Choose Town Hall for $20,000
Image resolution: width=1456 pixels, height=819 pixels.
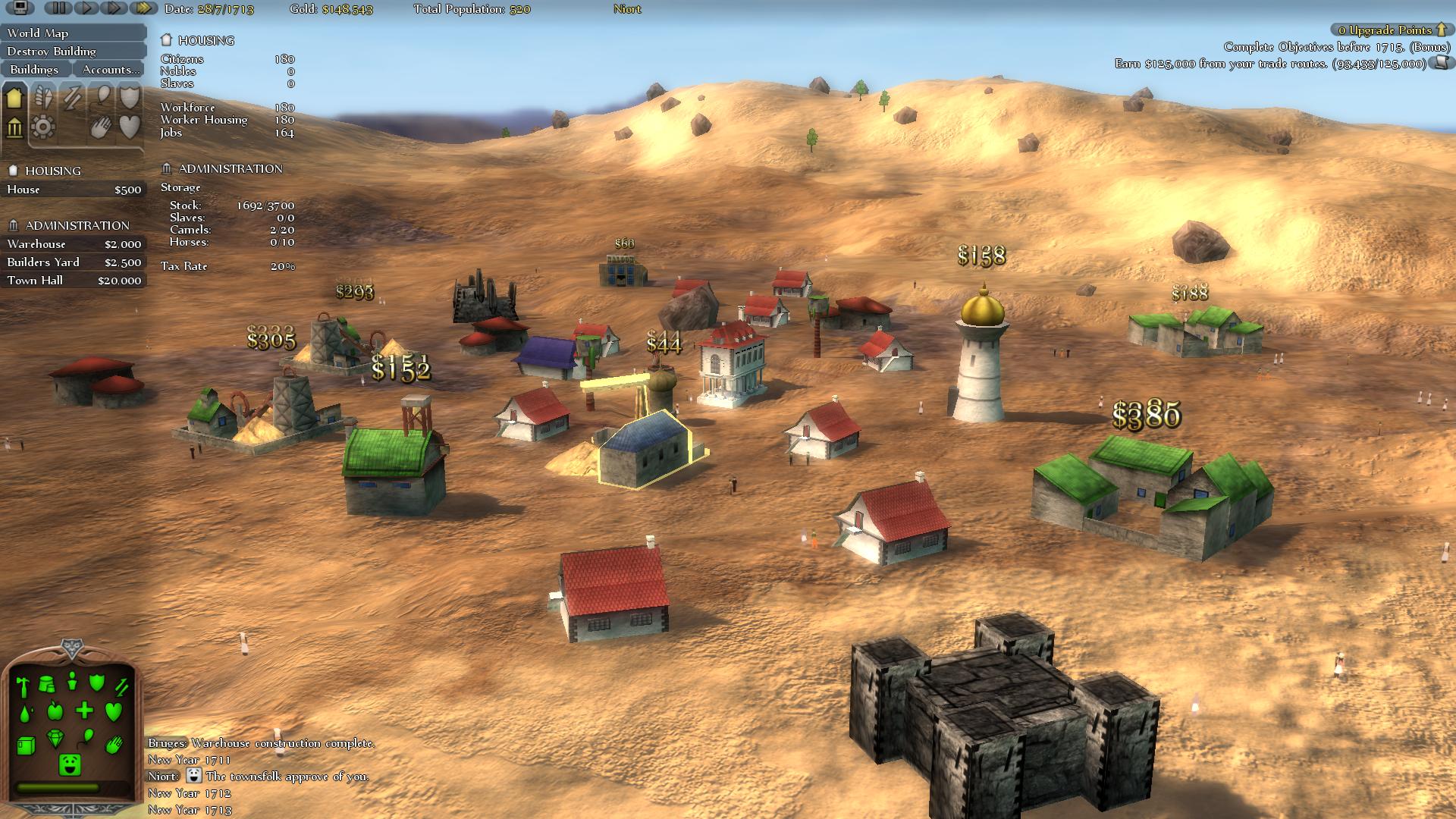click(x=73, y=281)
